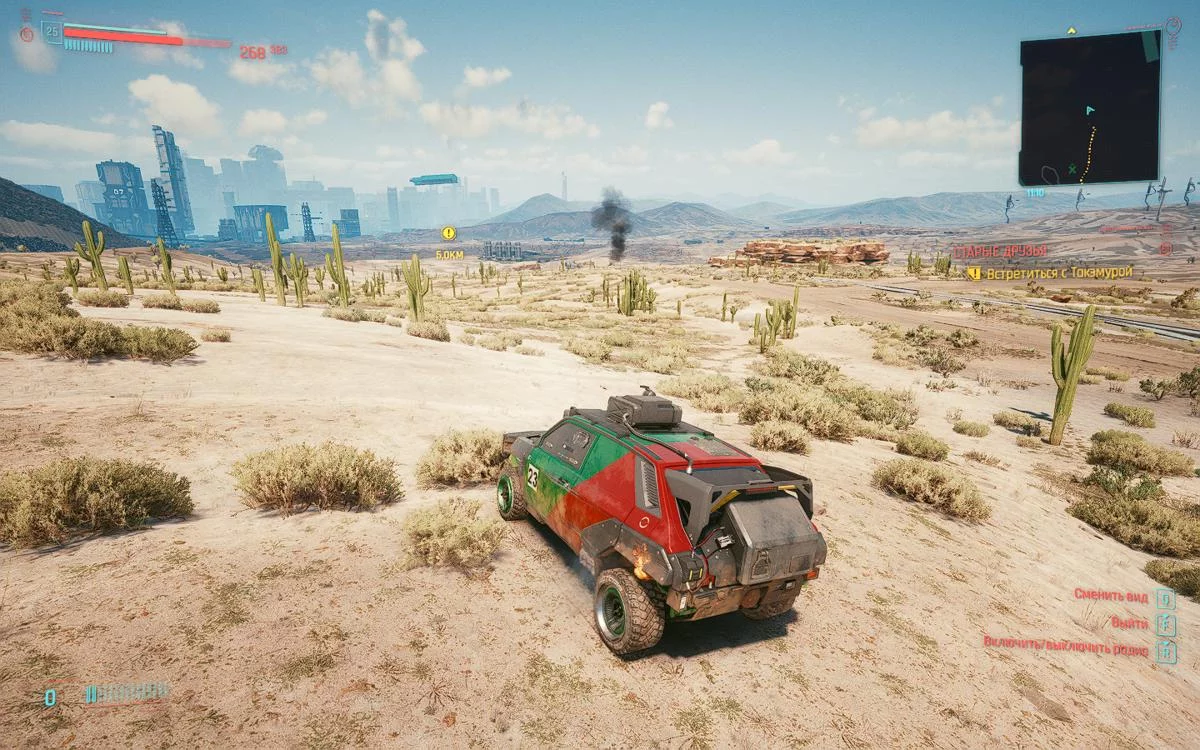Select the tracked quest title 'Старые друзья'
The height and width of the screenshot is (750, 1200).
point(999,250)
